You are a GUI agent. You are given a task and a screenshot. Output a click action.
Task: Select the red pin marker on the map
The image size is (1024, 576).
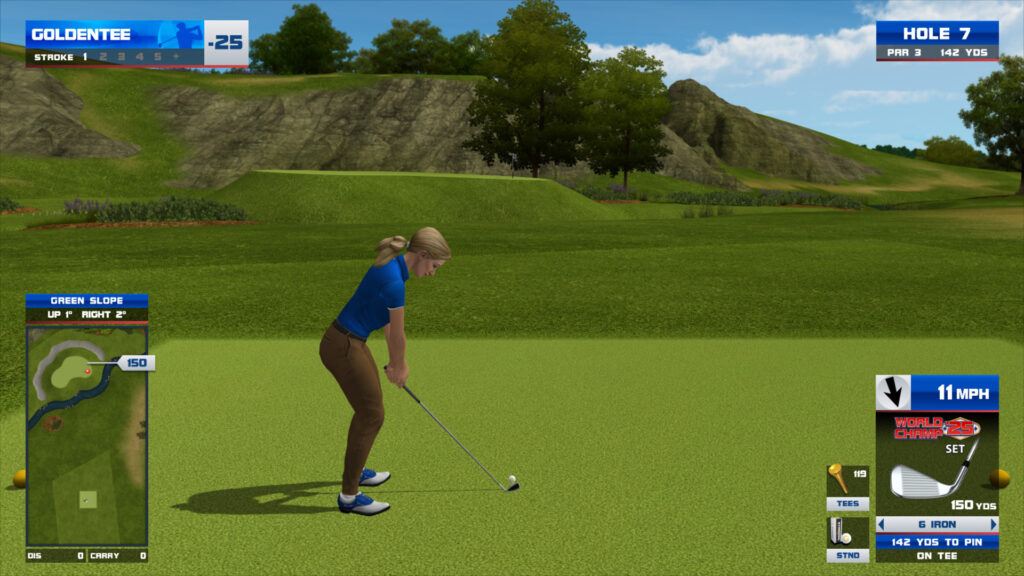point(88,371)
